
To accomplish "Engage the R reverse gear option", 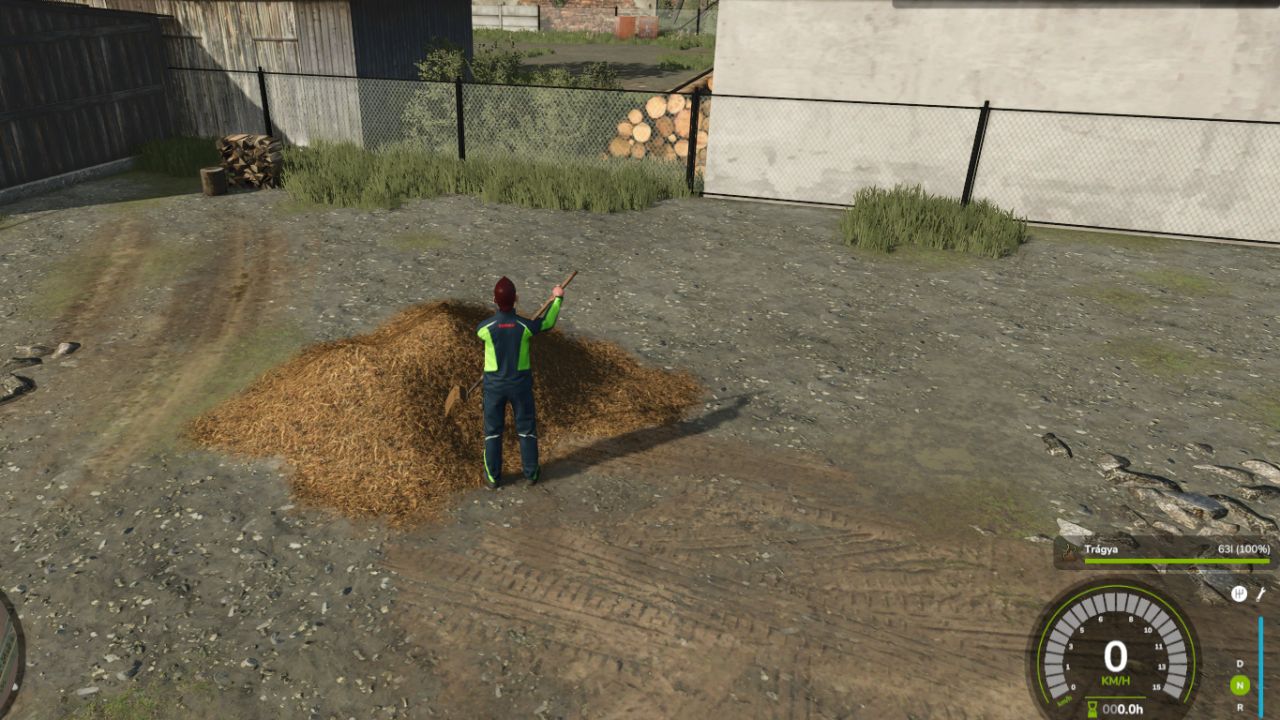I will pyautogui.click(x=1240, y=705).
